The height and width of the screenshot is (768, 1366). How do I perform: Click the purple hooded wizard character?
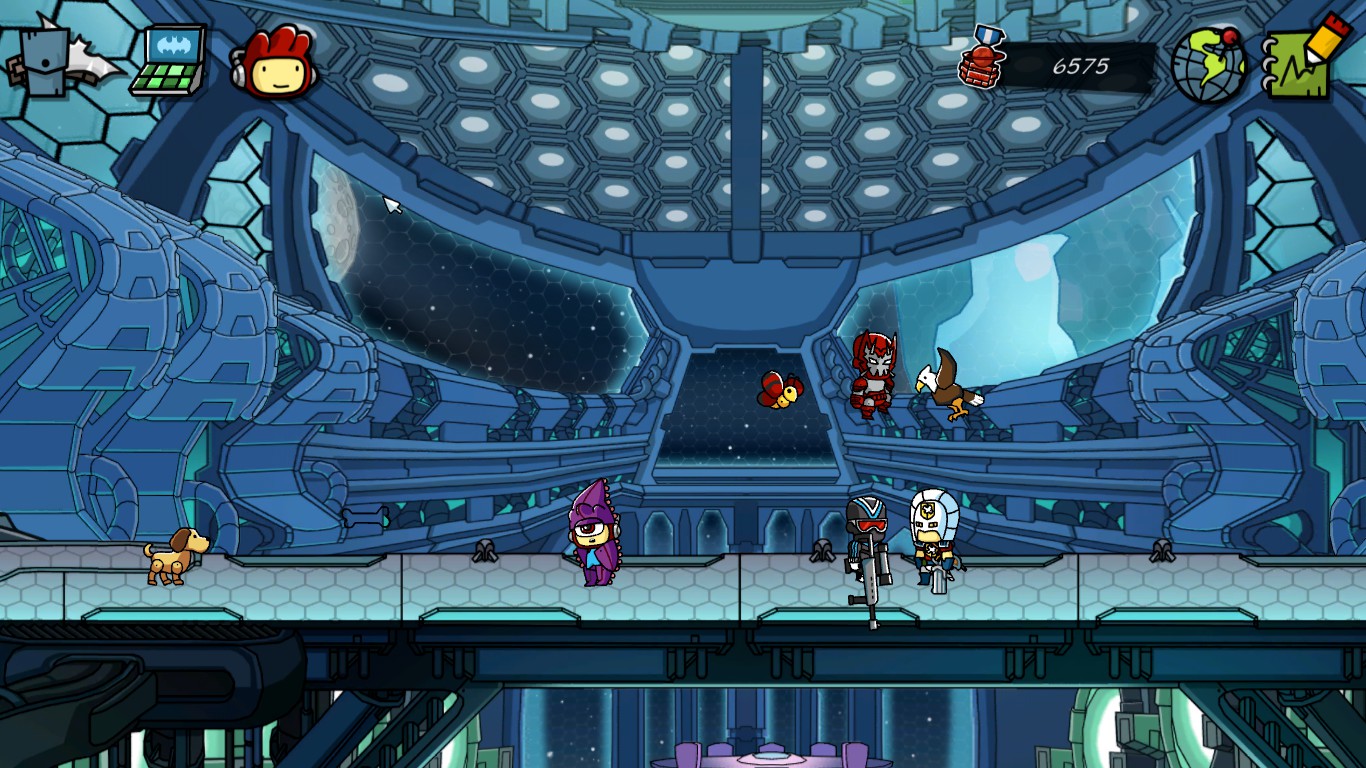click(x=593, y=535)
